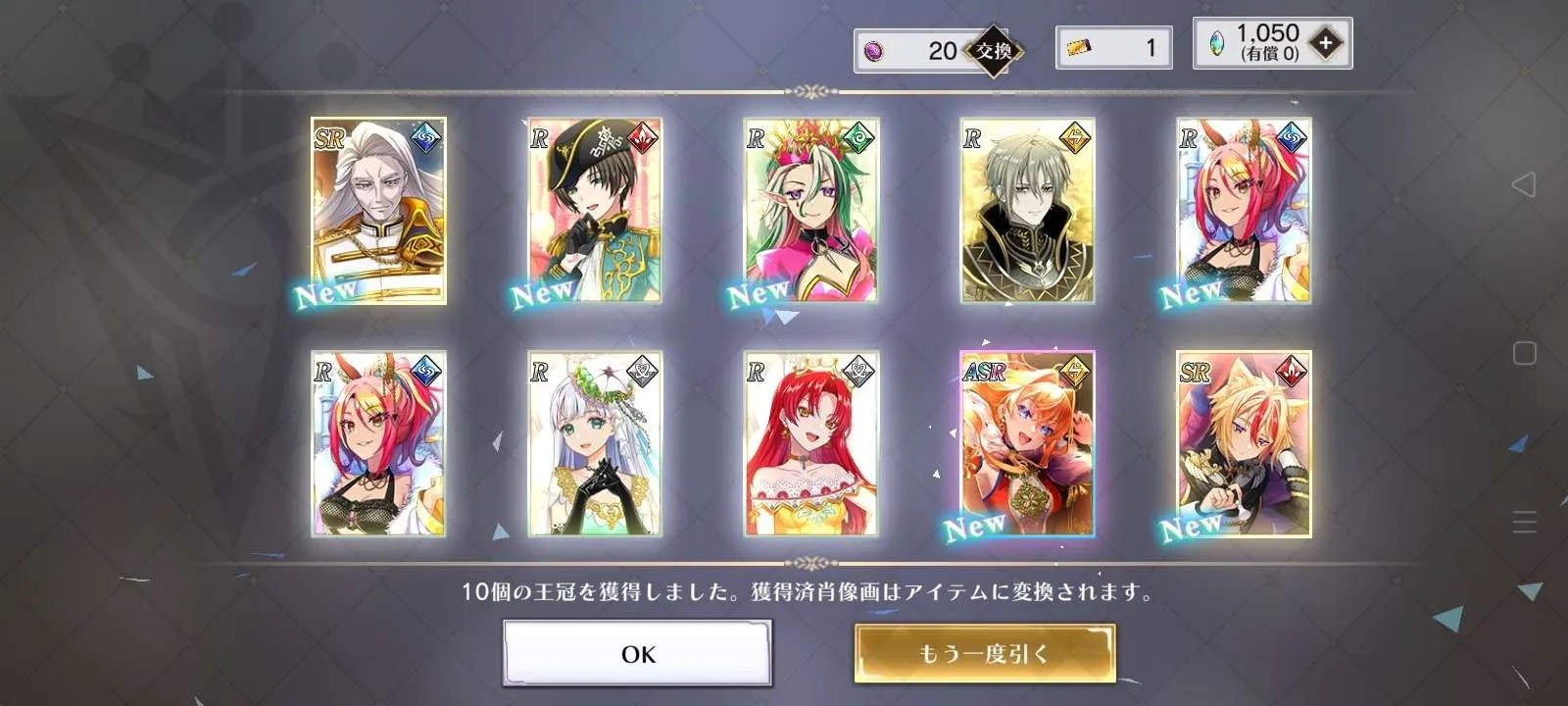
Task: Tap the Android home square button
Action: pos(1524,353)
